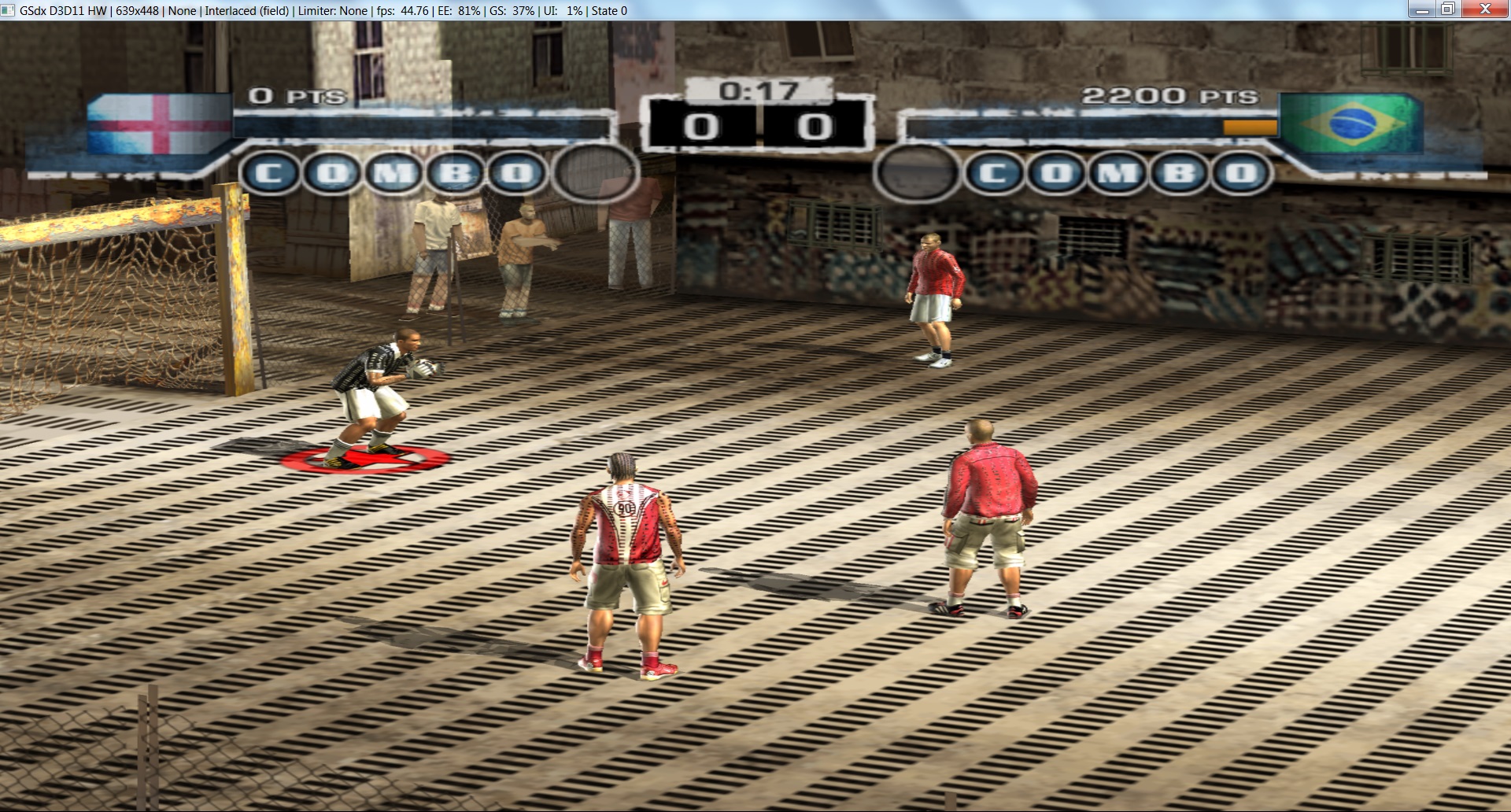
Task: Close the emulator window
Action: 1484,9
